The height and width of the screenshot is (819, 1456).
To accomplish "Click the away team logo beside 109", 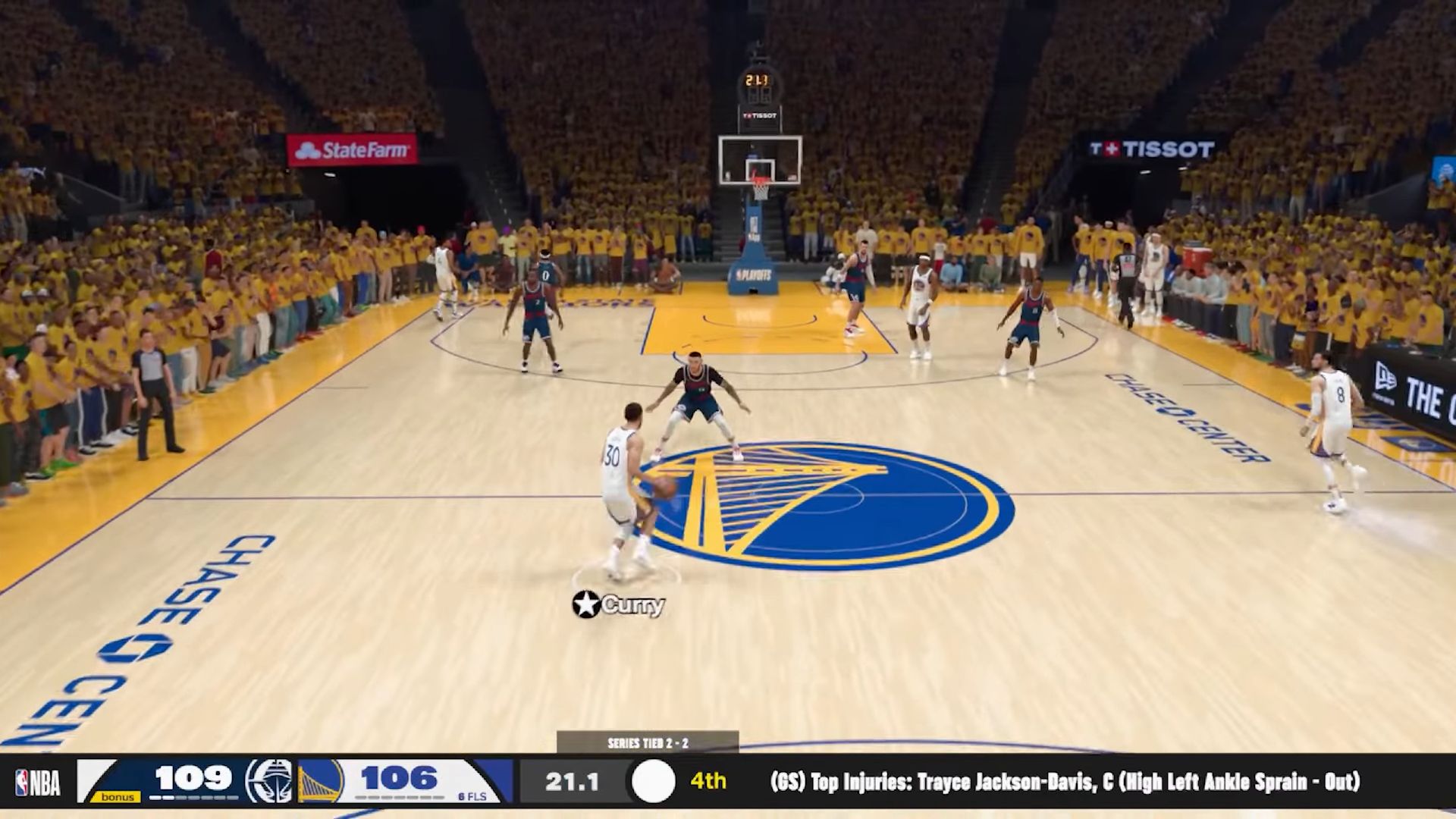I will 268,781.
